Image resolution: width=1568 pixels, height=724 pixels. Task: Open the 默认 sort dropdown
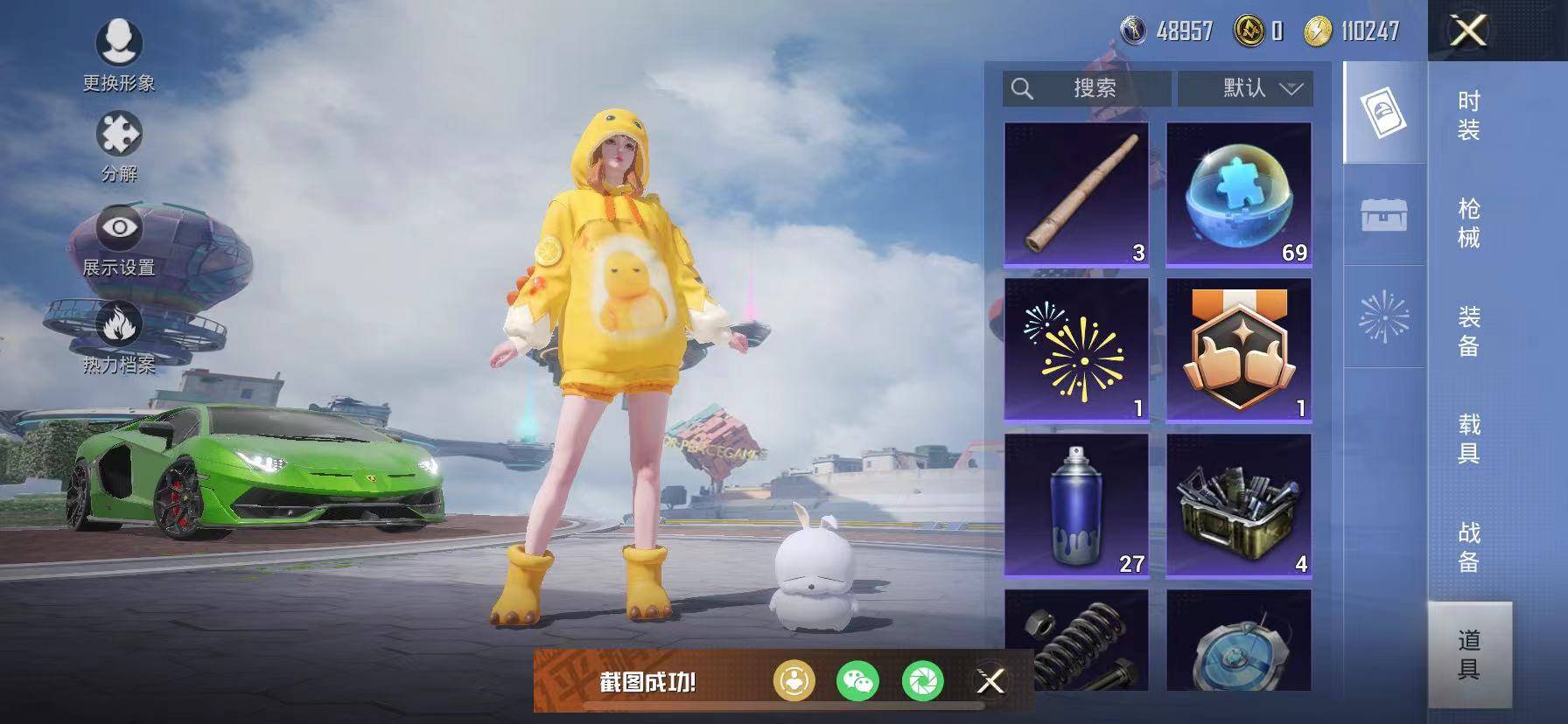1245,88
